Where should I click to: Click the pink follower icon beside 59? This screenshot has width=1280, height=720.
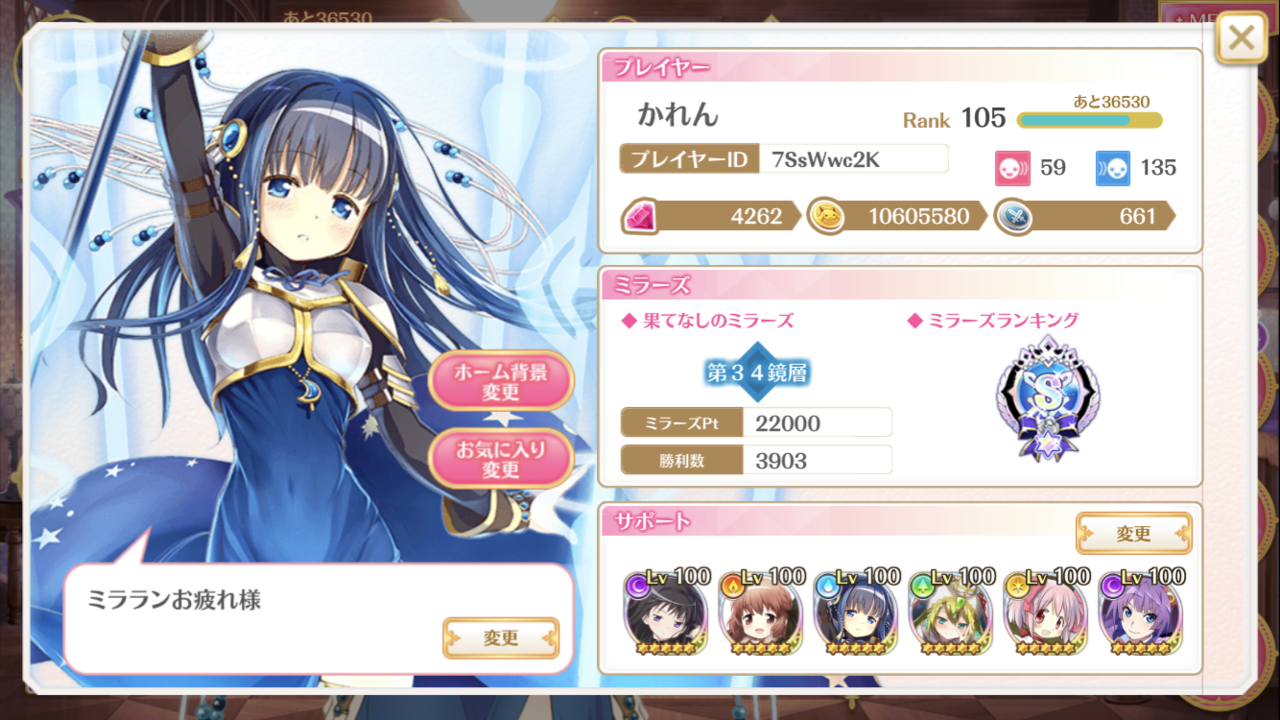[x=1013, y=168]
